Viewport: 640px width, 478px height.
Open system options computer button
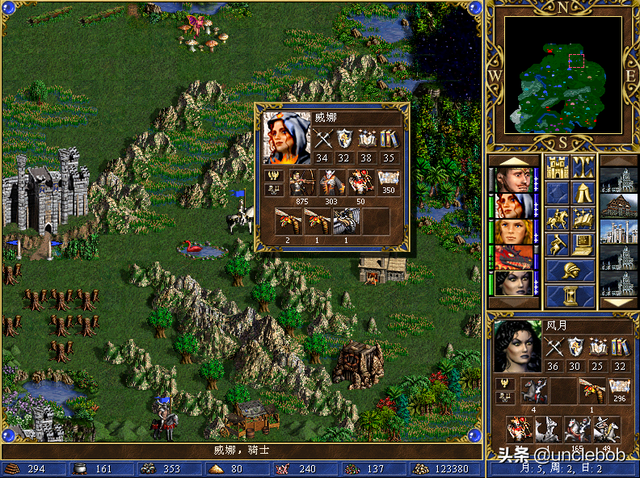(x=582, y=244)
